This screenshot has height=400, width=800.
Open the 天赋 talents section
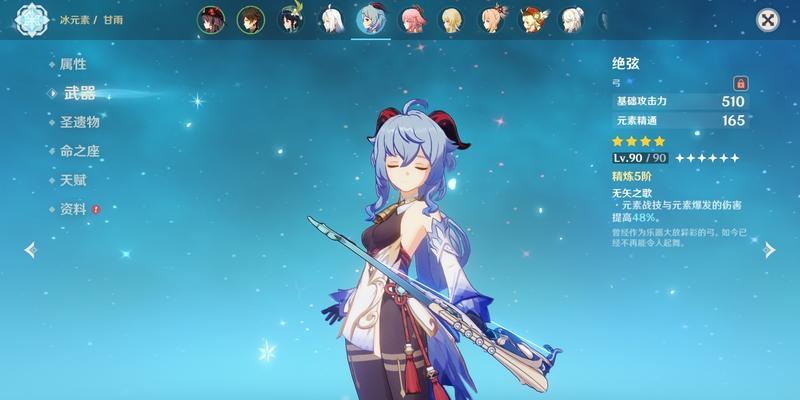tap(73, 180)
